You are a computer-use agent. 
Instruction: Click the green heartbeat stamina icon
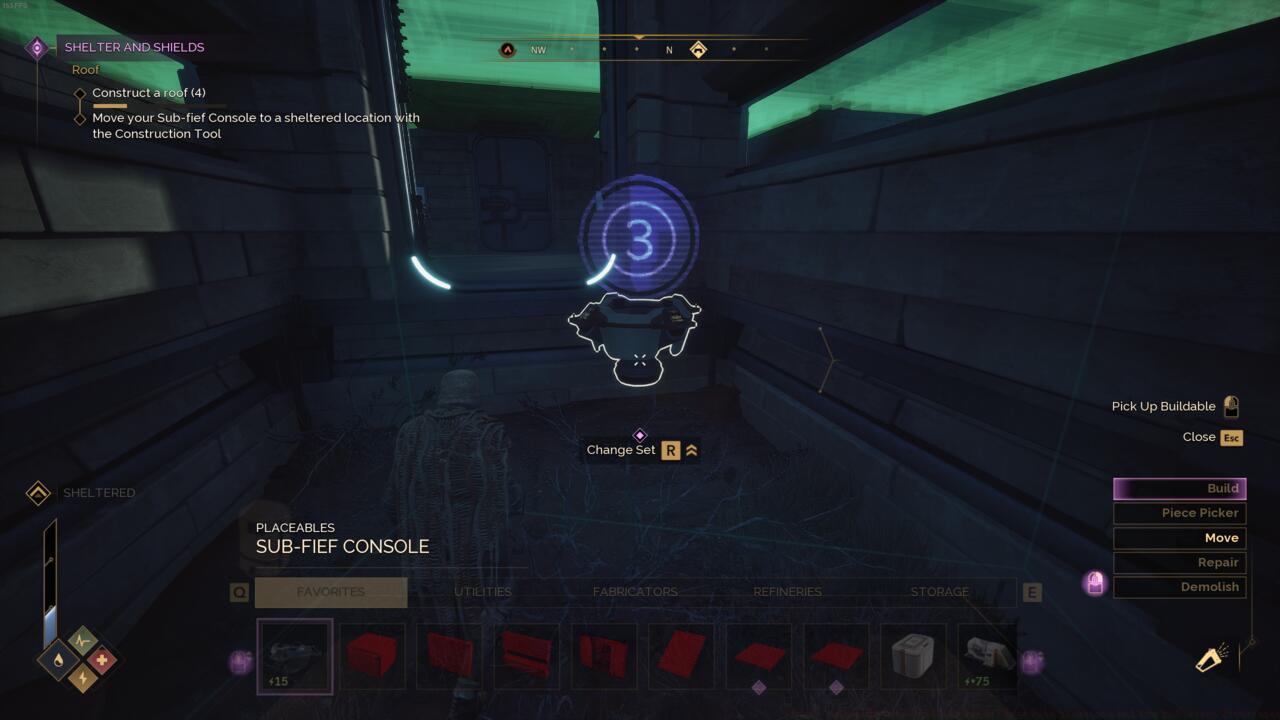coord(80,639)
